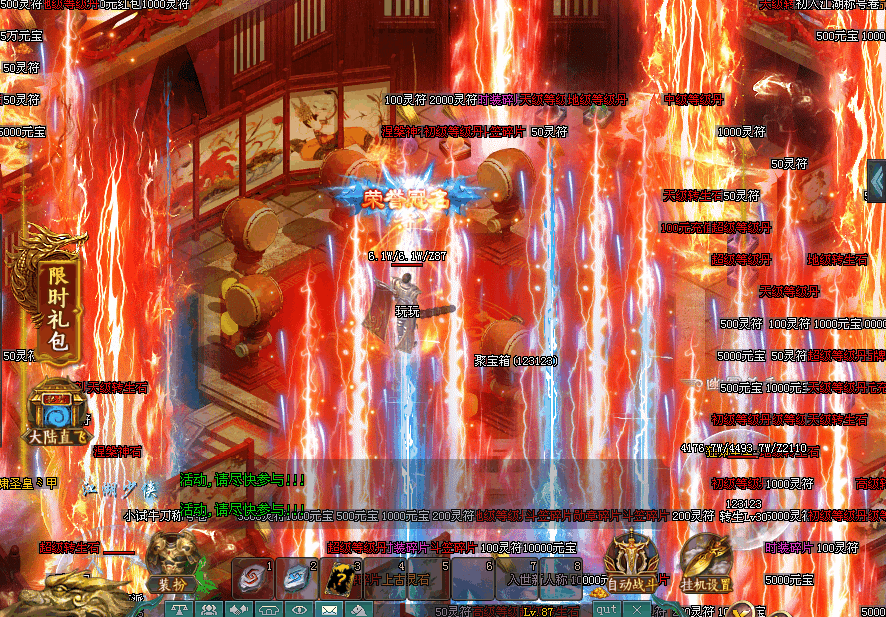
Task: Click the qut button on bottom bar
Action: coord(606,608)
